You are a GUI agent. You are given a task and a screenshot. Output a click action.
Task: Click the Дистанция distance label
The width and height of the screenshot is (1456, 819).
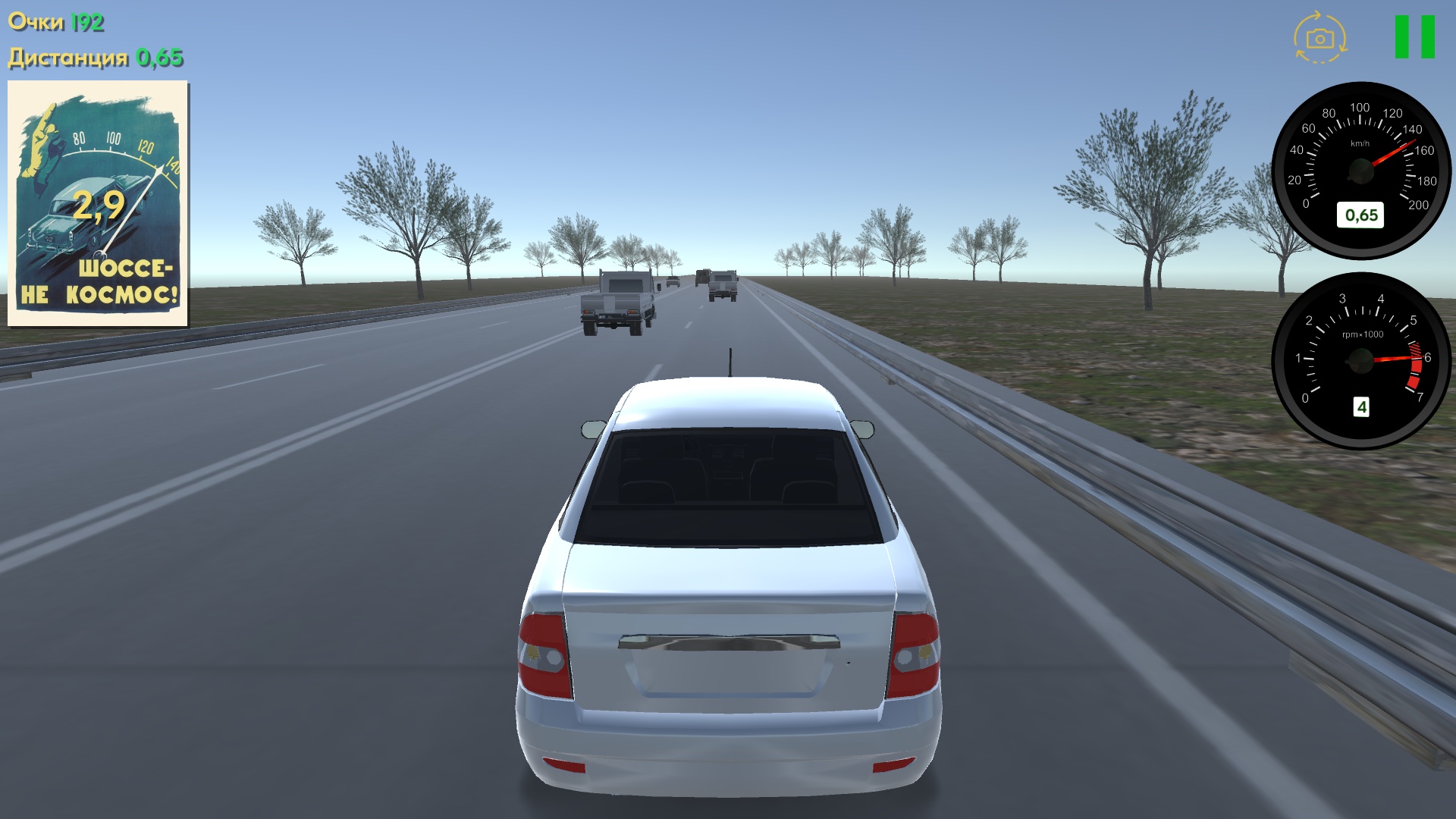click(x=67, y=56)
